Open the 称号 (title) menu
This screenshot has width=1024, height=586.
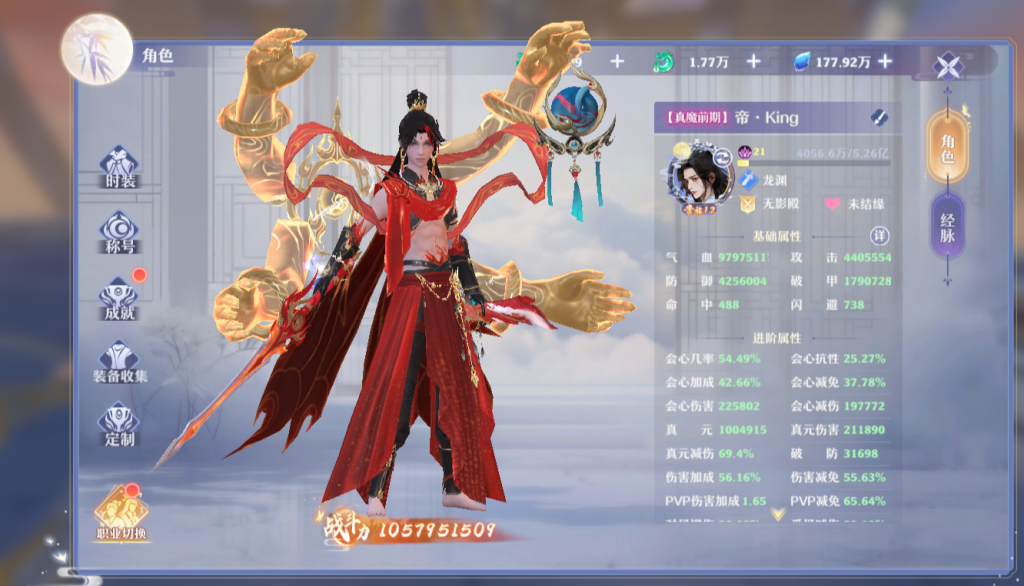pos(119,232)
